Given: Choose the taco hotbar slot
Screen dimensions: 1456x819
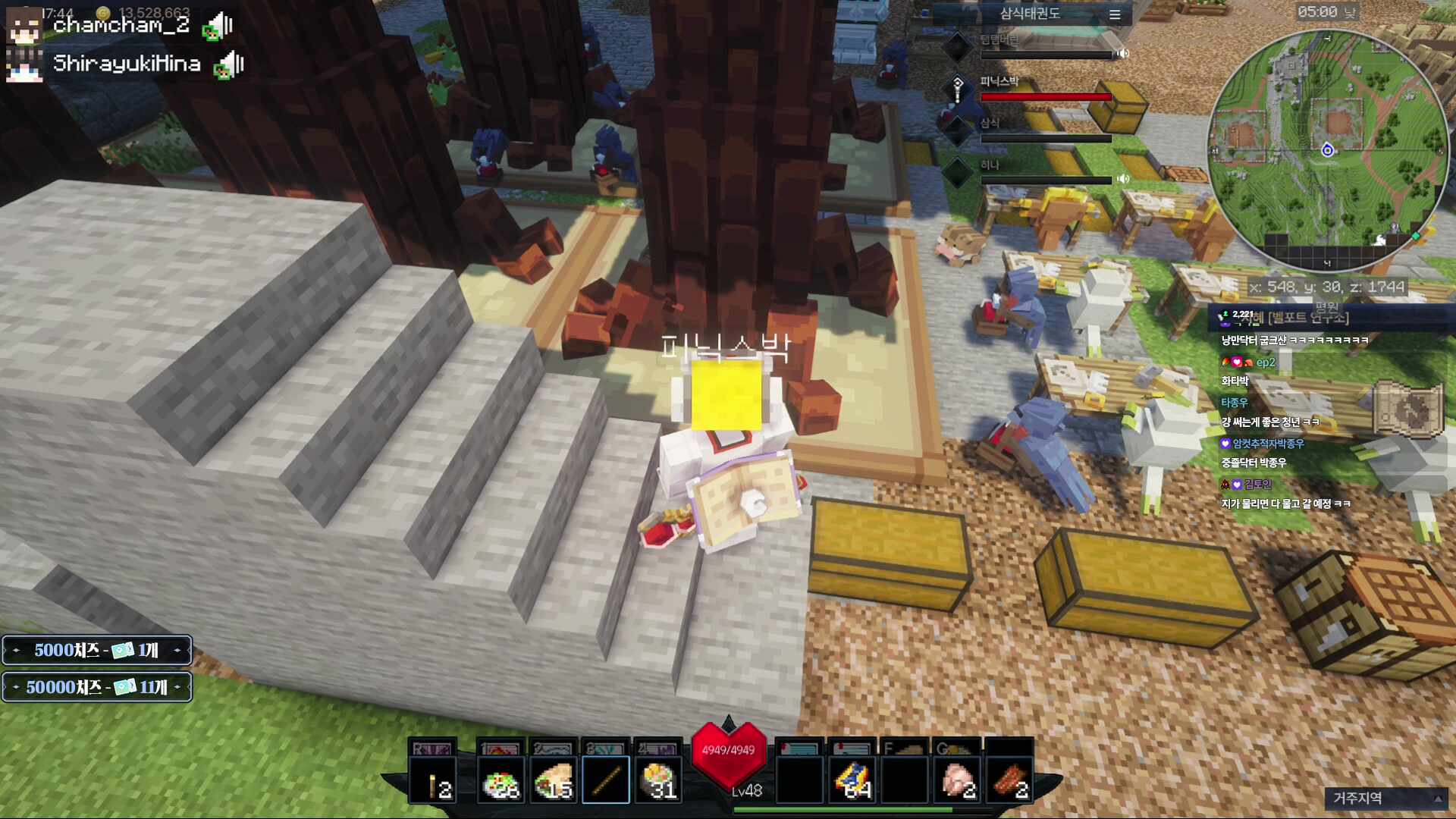Looking at the screenshot, I should (x=553, y=780).
